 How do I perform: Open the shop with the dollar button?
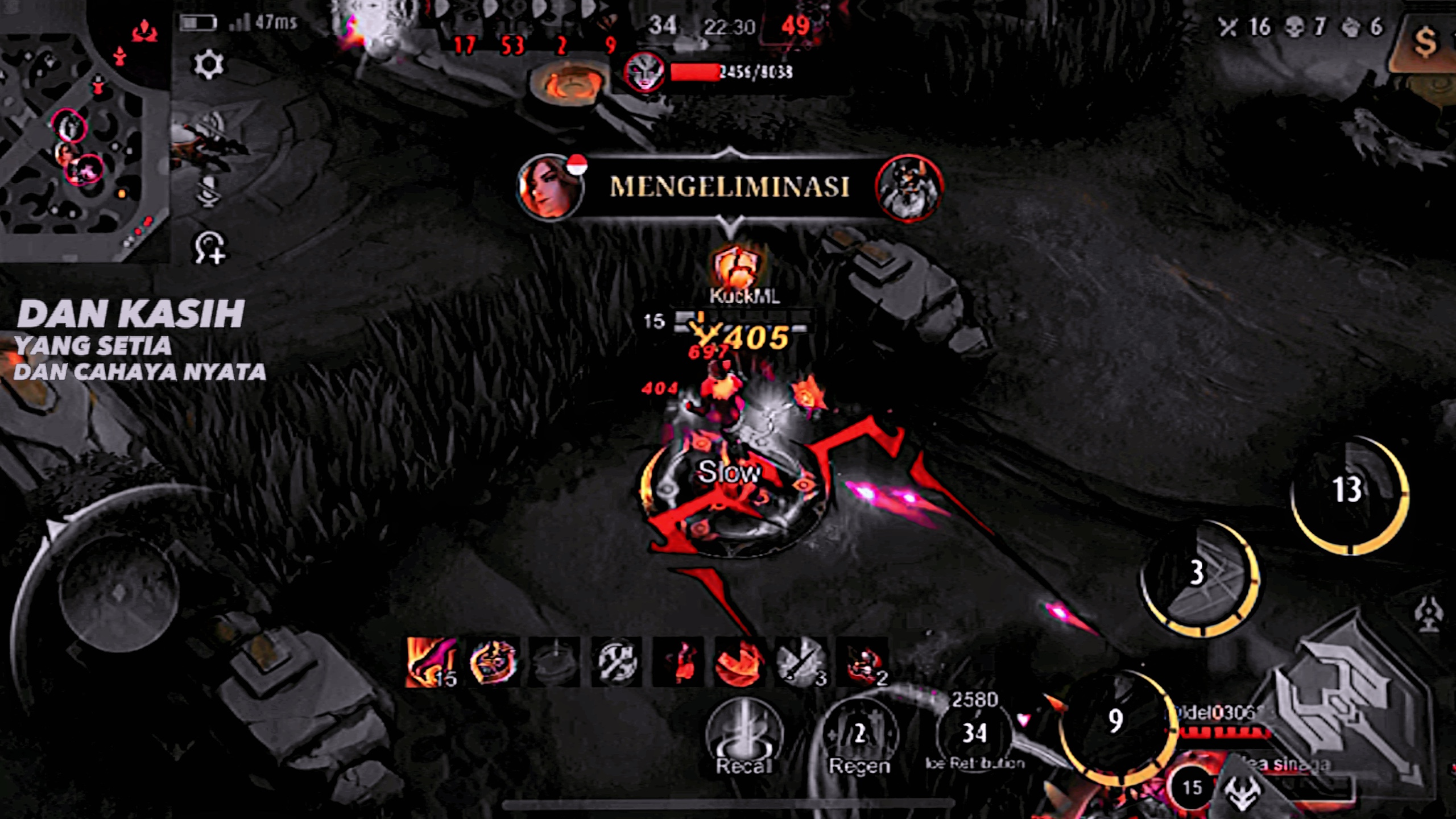(1425, 43)
